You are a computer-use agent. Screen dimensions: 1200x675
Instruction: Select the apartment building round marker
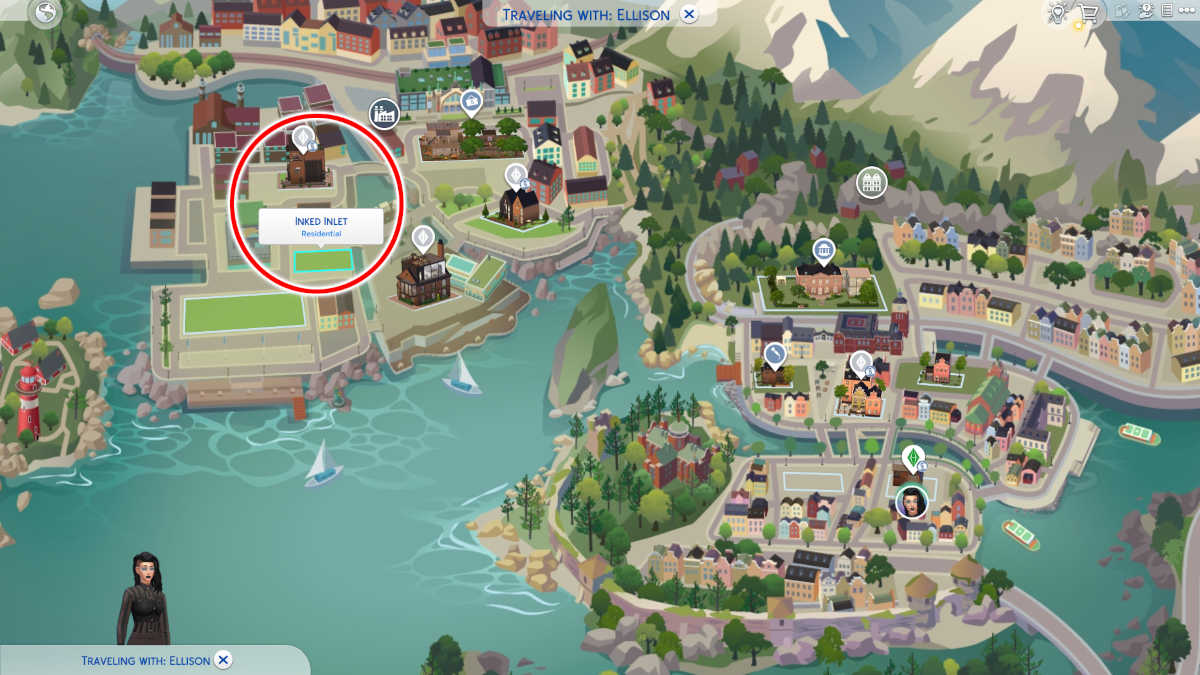coord(872,182)
